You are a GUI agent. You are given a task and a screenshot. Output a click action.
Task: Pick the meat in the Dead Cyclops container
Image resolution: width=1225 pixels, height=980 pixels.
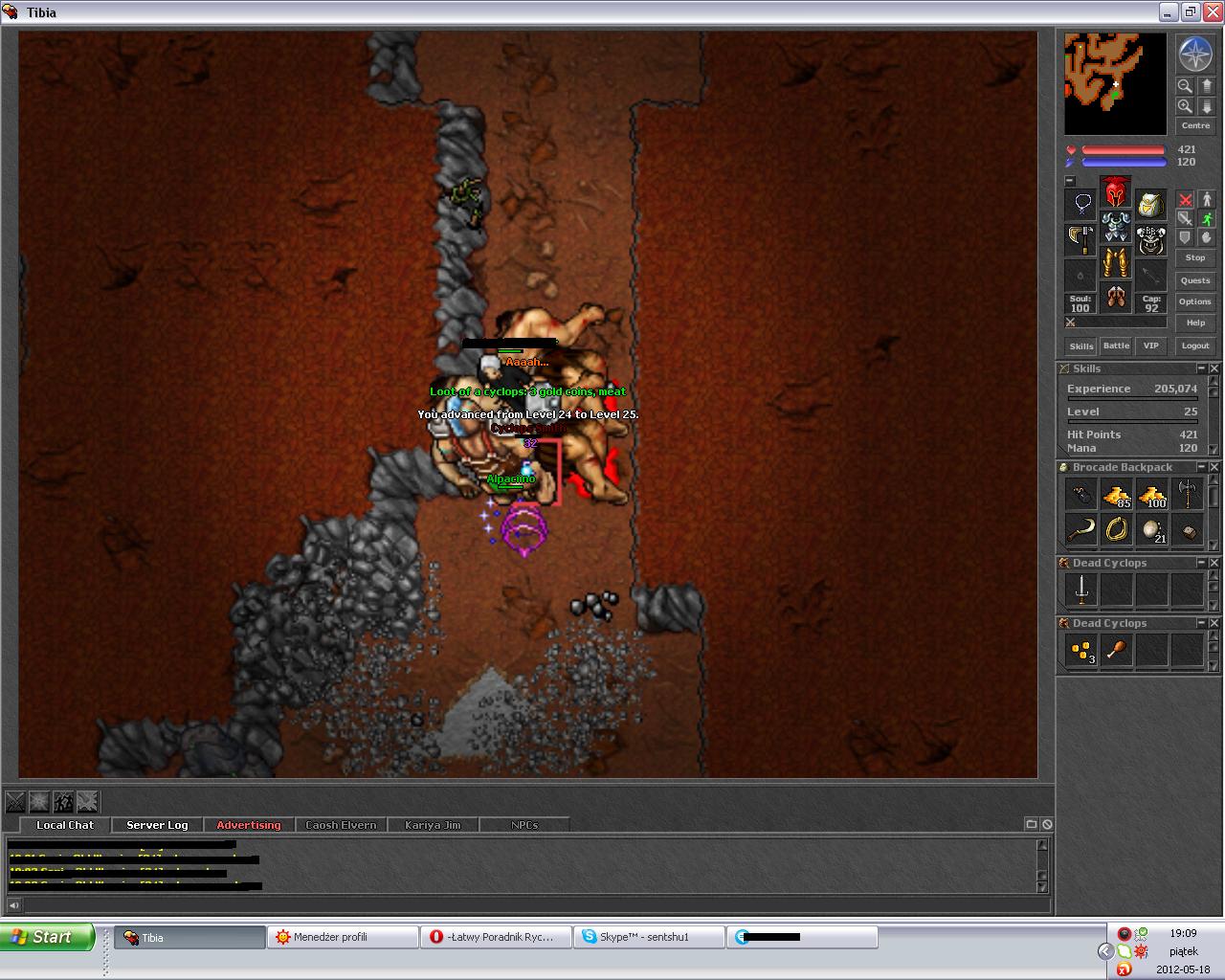point(1116,651)
